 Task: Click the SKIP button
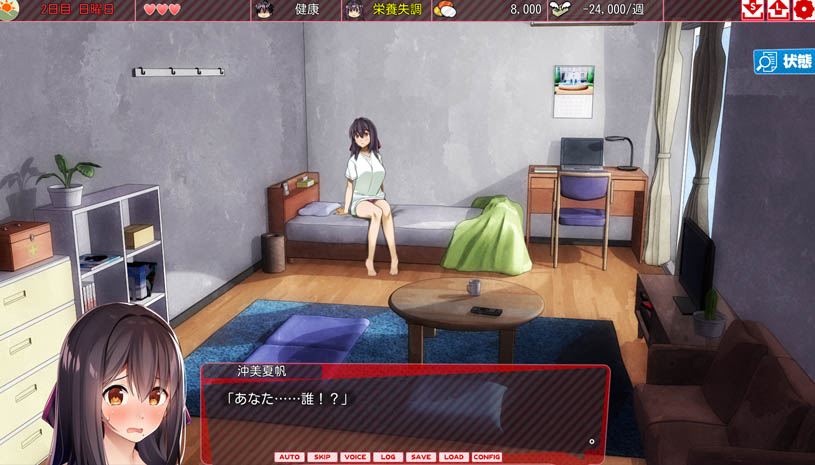tap(322, 457)
